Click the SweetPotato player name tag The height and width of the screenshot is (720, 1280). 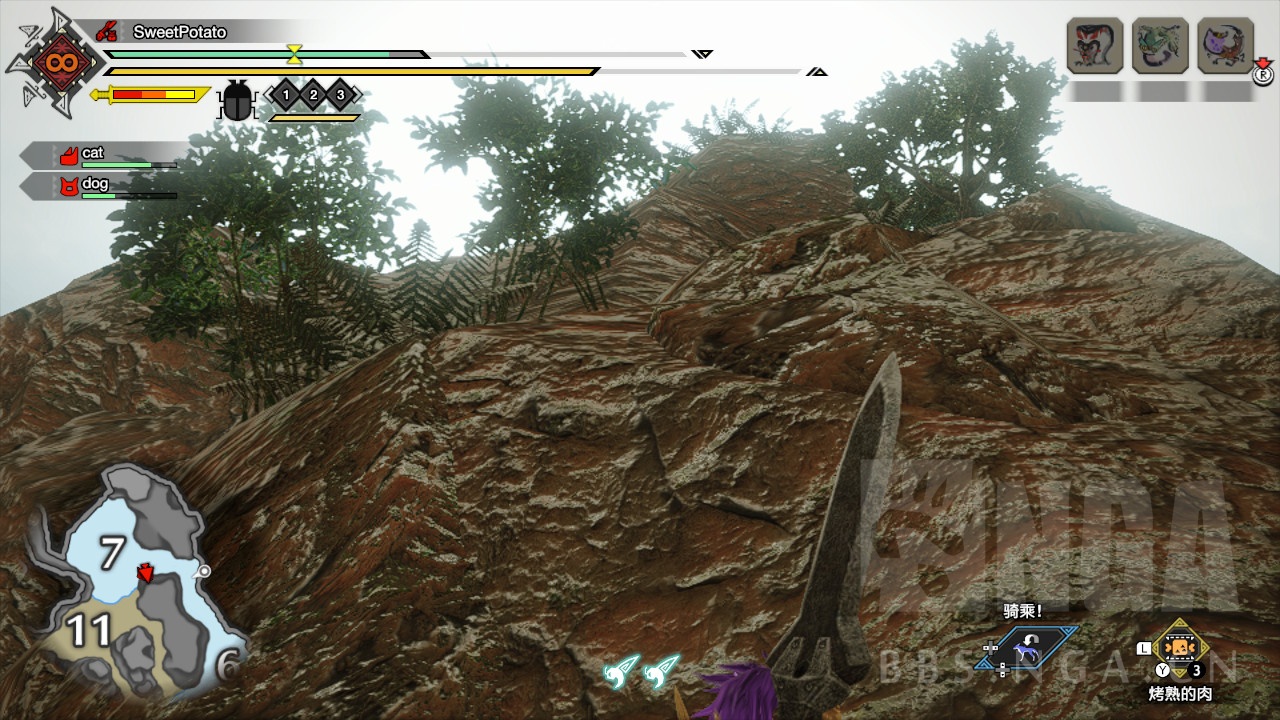click(x=180, y=32)
